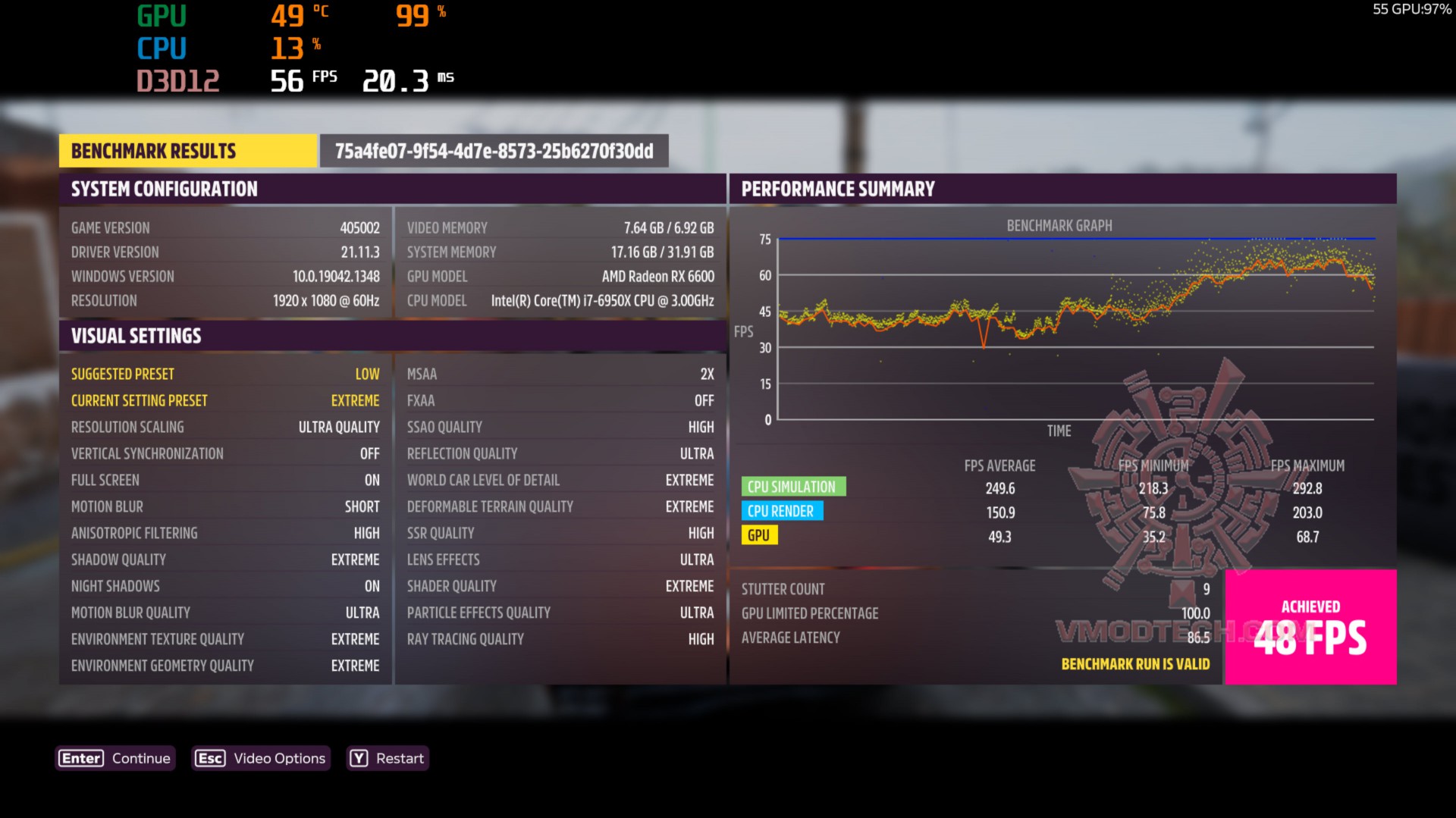Open Video Options from the bottom bar
Viewport: 1456px width, 818px height.
pyautogui.click(x=261, y=758)
